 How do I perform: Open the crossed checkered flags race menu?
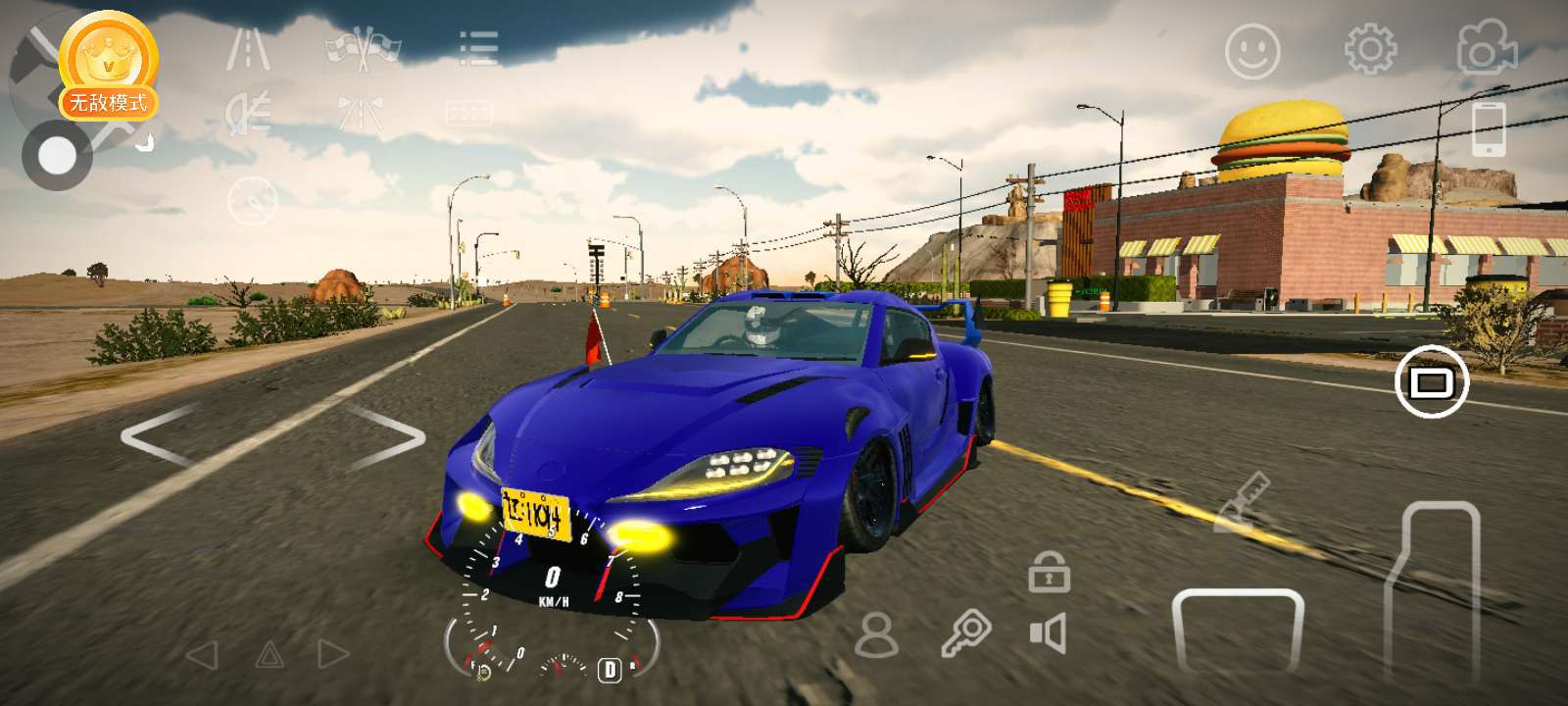(363, 49)
